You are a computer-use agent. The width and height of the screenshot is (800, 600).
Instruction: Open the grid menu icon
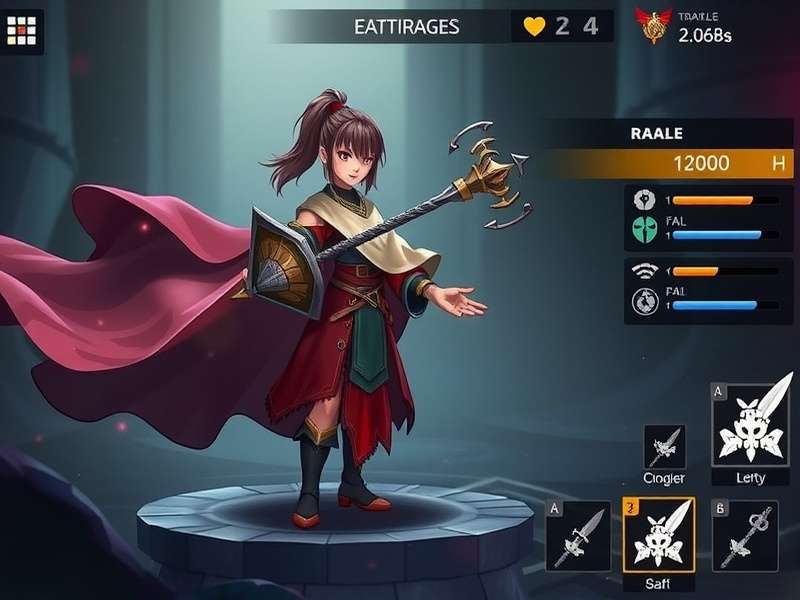pos(21,31)
